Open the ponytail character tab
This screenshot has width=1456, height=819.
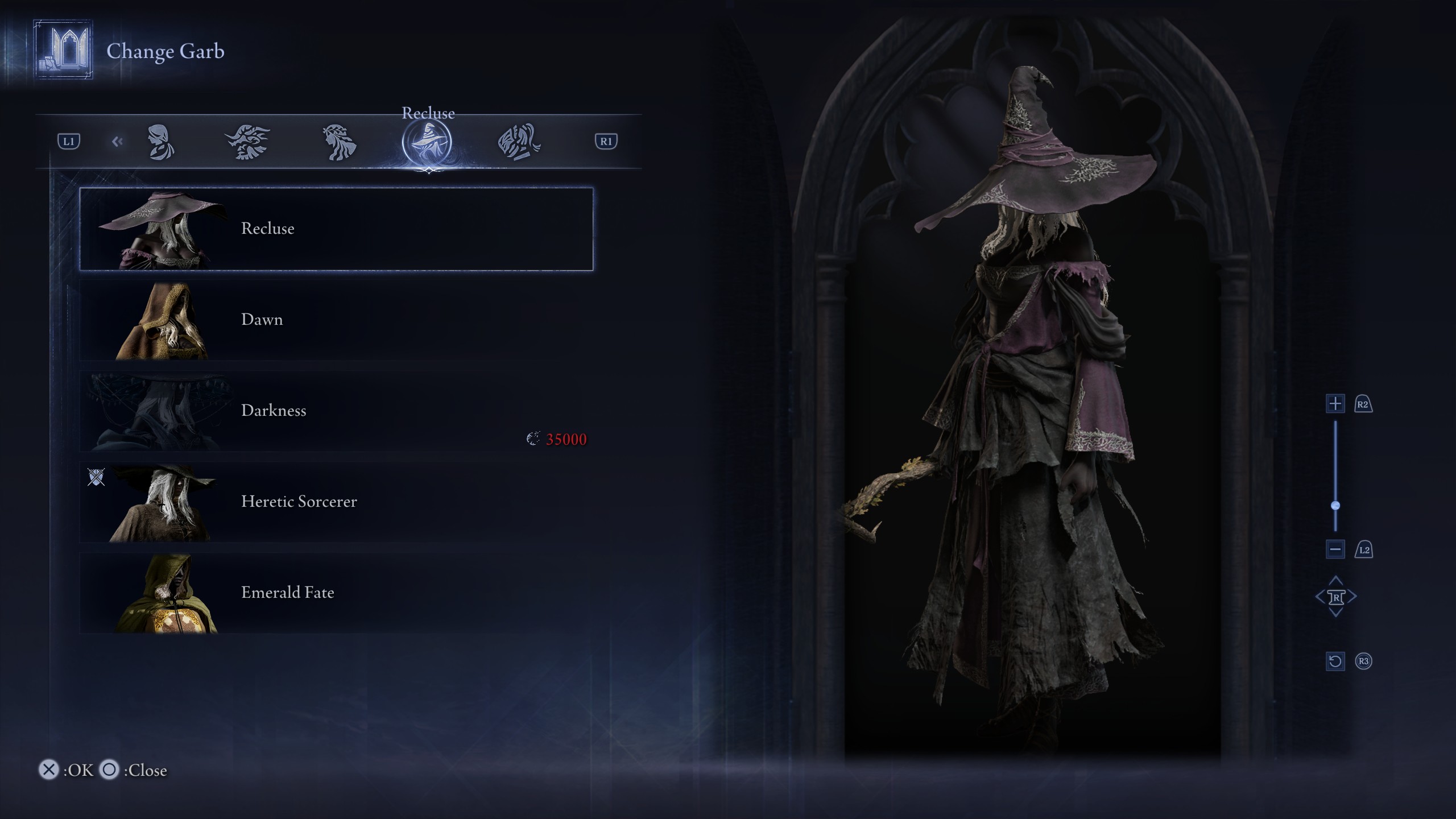pos(161,142)
